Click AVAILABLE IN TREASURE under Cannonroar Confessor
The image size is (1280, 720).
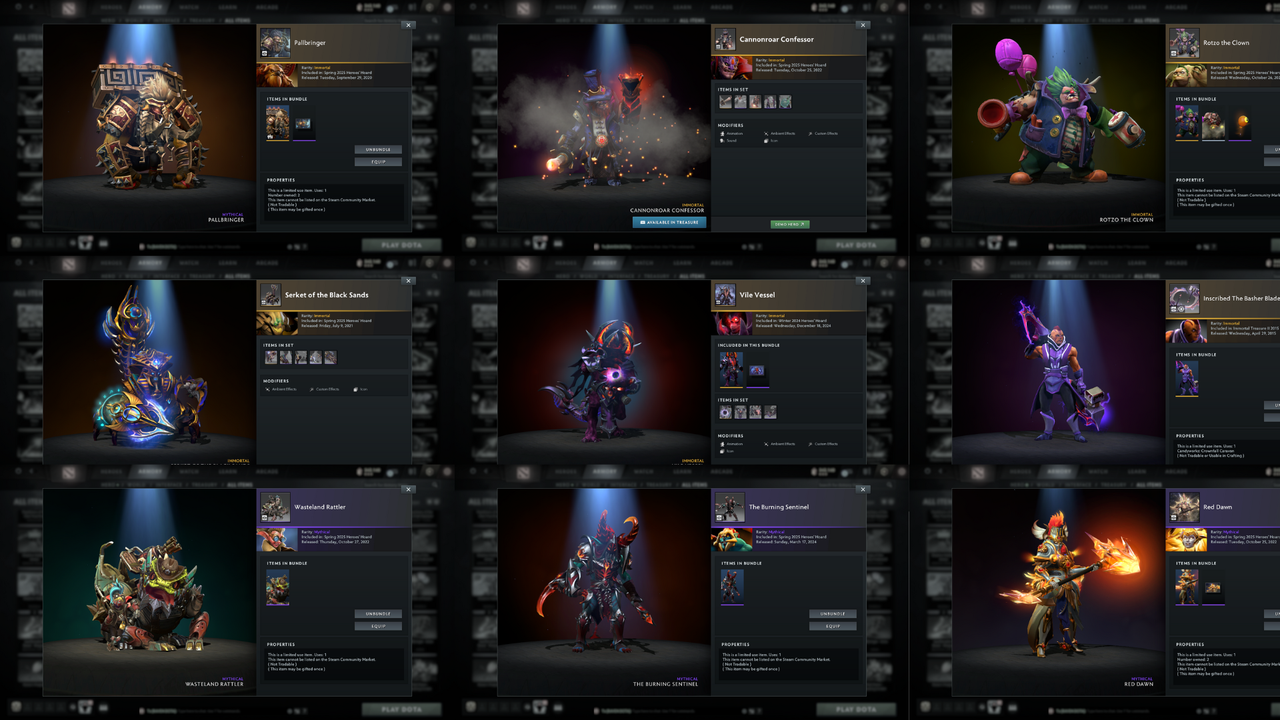[669, 222]
